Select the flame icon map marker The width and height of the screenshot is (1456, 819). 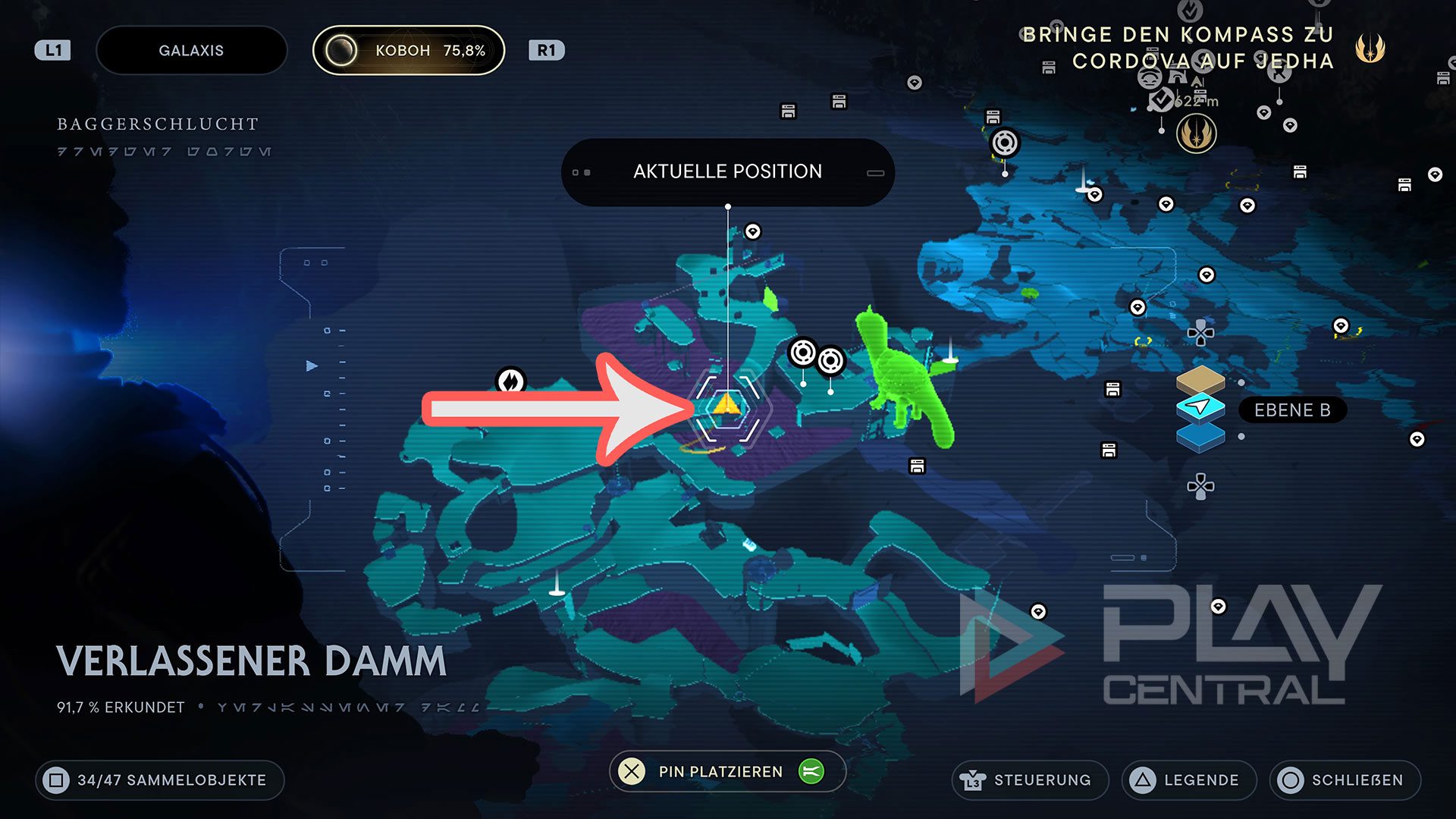[x=510, y=381]
